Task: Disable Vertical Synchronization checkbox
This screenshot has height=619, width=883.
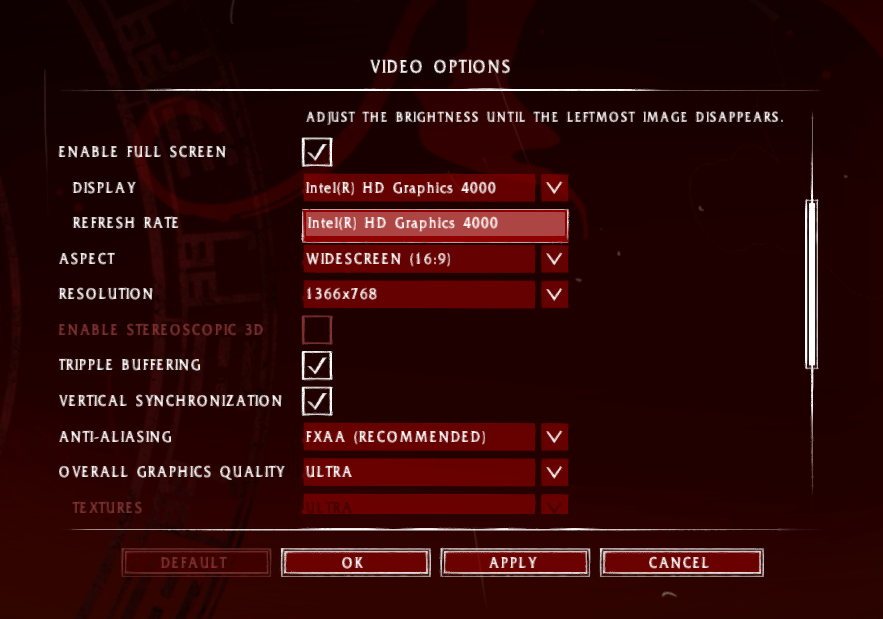Action: tap(317, 401)
